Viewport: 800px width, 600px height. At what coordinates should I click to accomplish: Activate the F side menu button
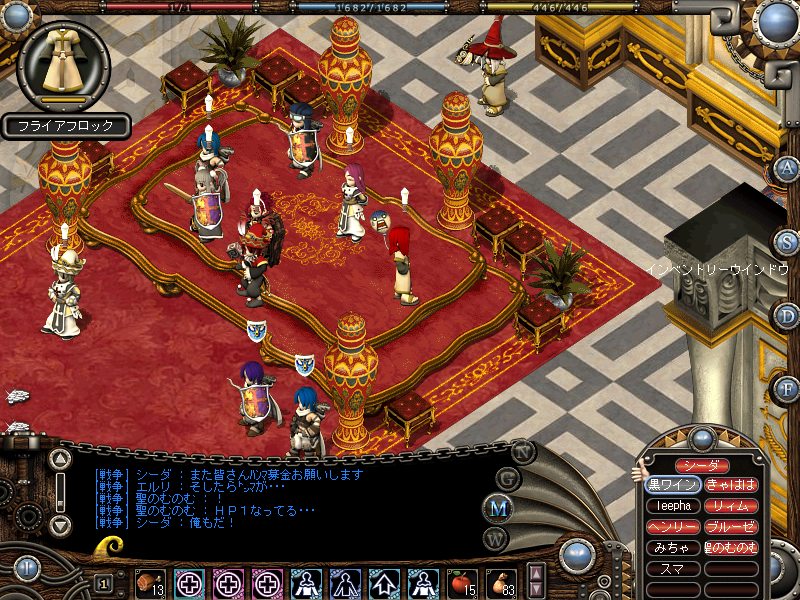tap(787, 388)
